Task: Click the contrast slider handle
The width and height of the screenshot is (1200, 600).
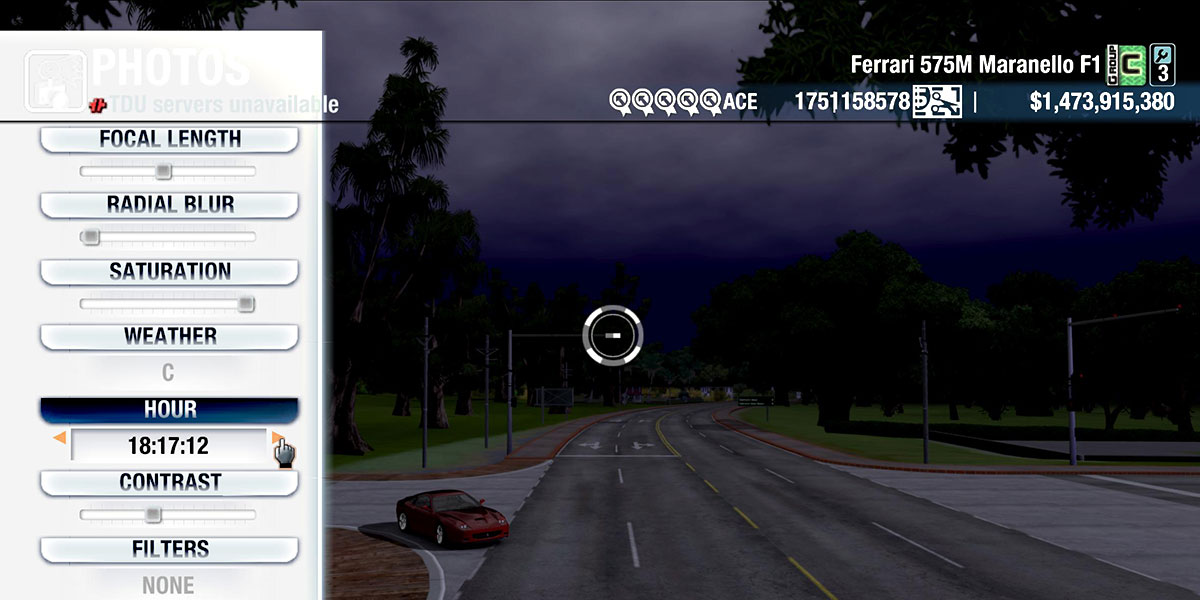Action: (x=152, y=515)
